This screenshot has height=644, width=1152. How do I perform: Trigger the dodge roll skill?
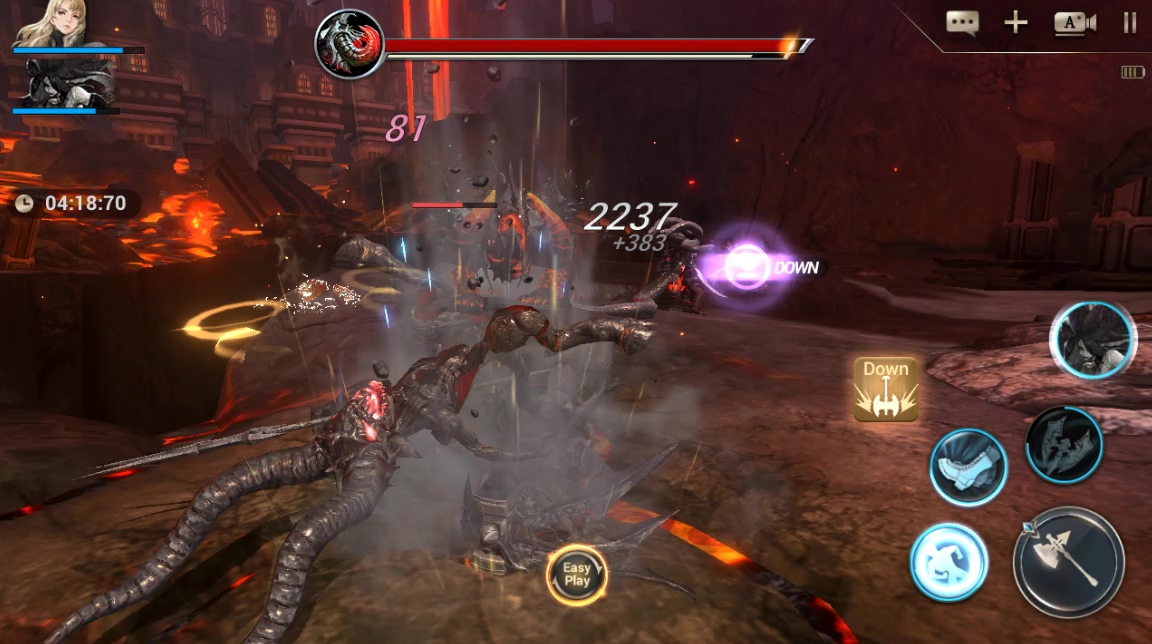pos(948,562)
